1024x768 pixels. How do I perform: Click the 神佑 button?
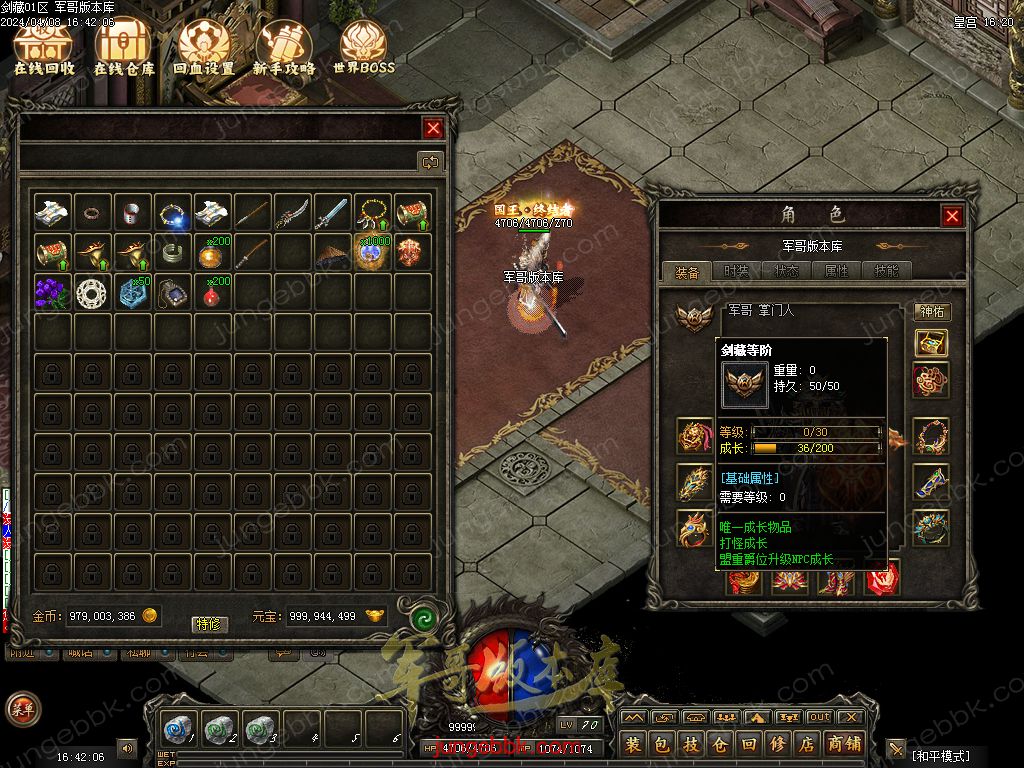pyautogui.click(x=931, y=312)
